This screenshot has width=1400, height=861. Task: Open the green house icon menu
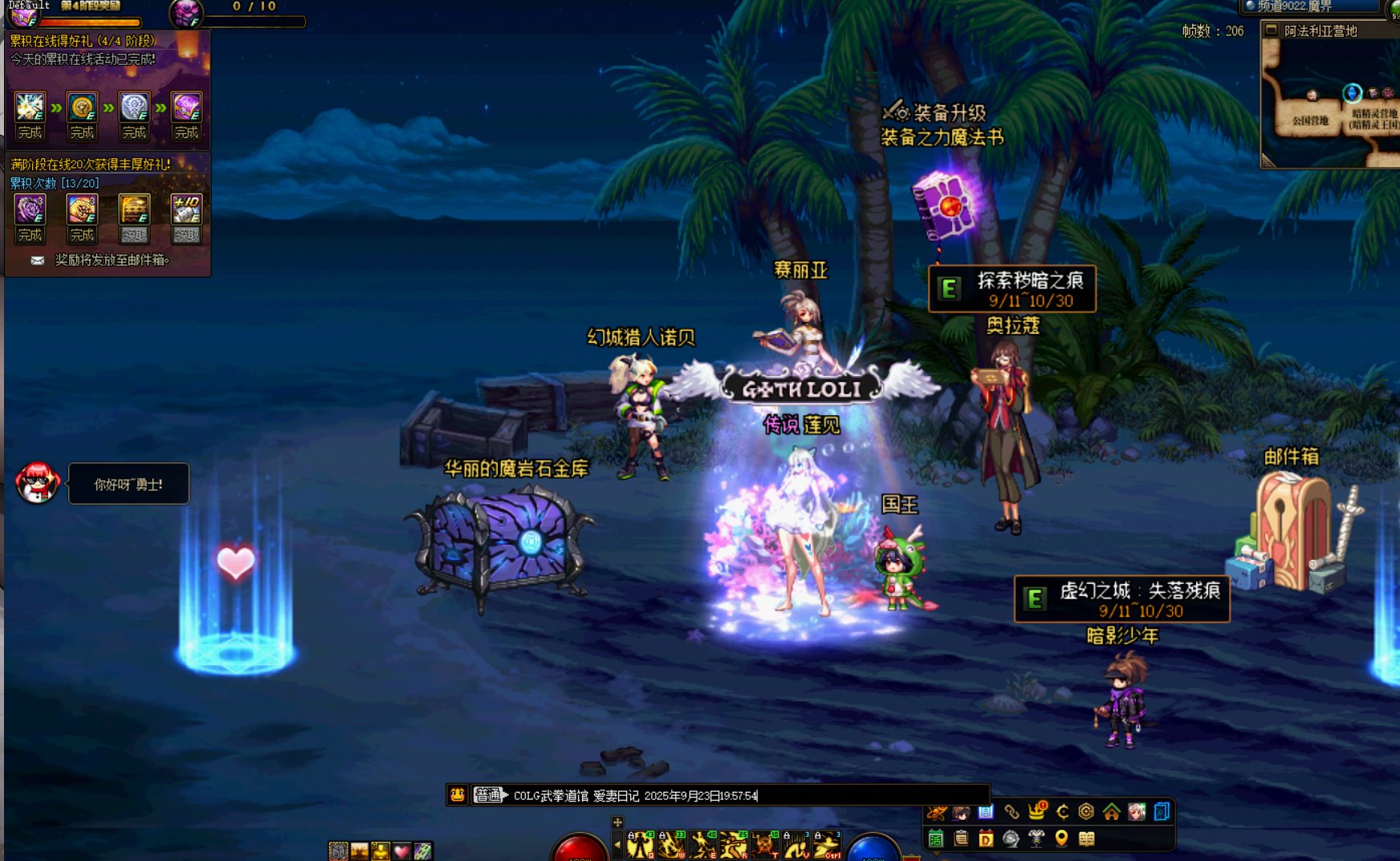[1111, 812]
